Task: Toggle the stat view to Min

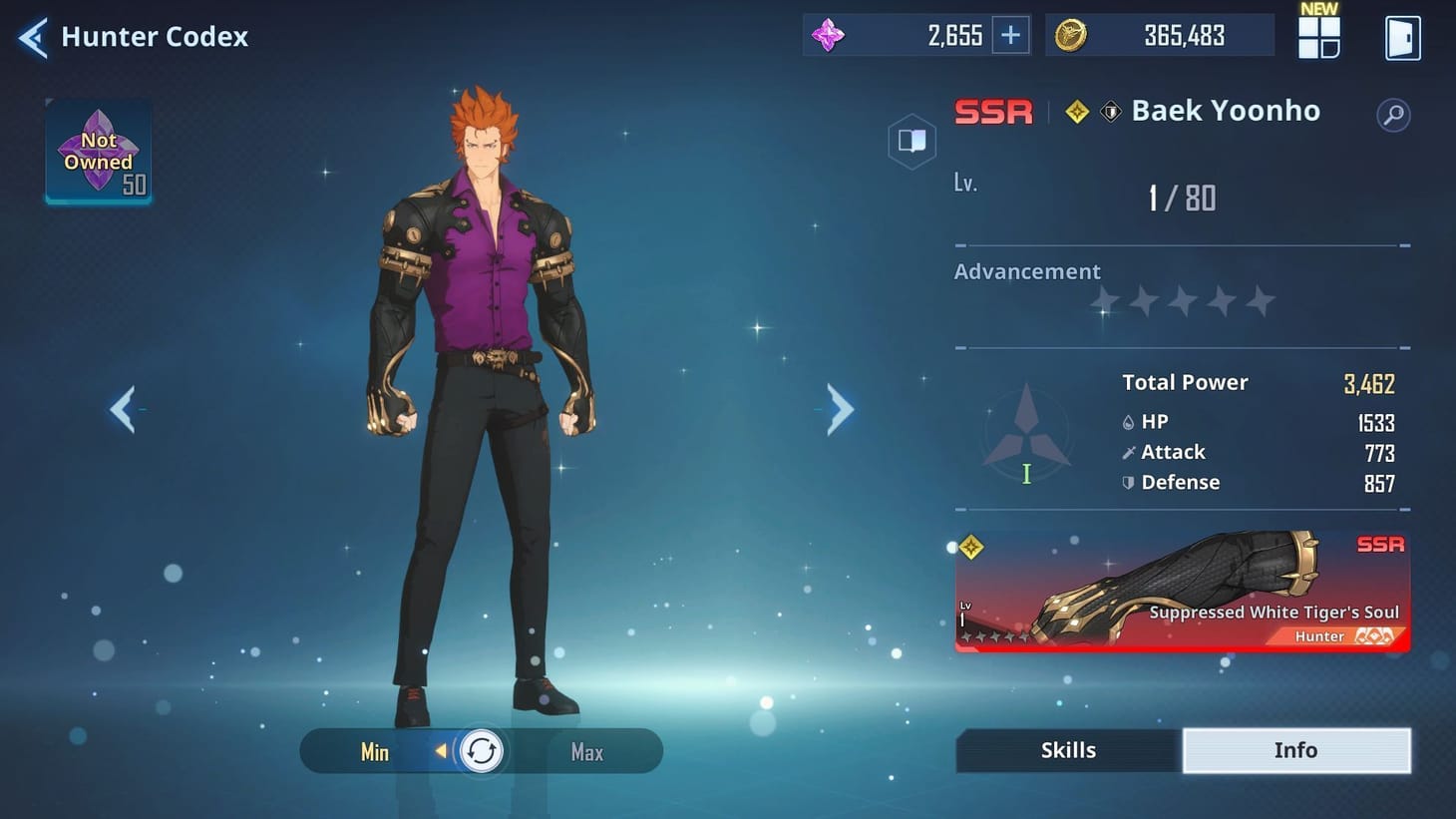Action: tap(374, 752)
